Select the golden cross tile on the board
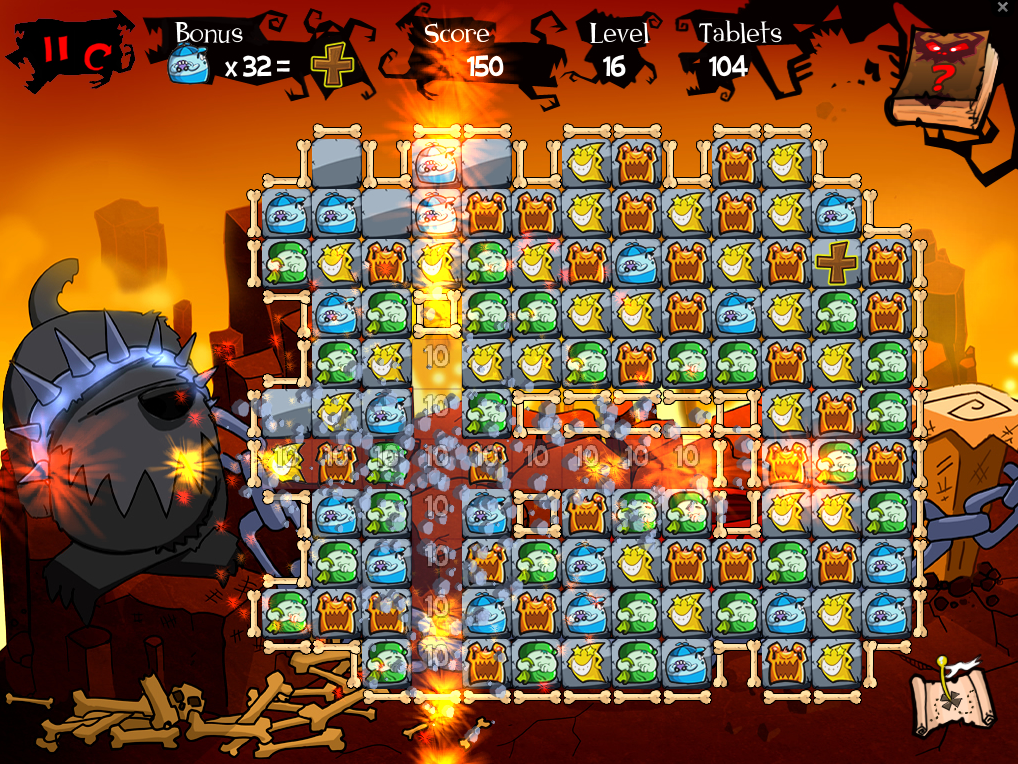Screen dimensions: 1018x764 coord(836,263)
